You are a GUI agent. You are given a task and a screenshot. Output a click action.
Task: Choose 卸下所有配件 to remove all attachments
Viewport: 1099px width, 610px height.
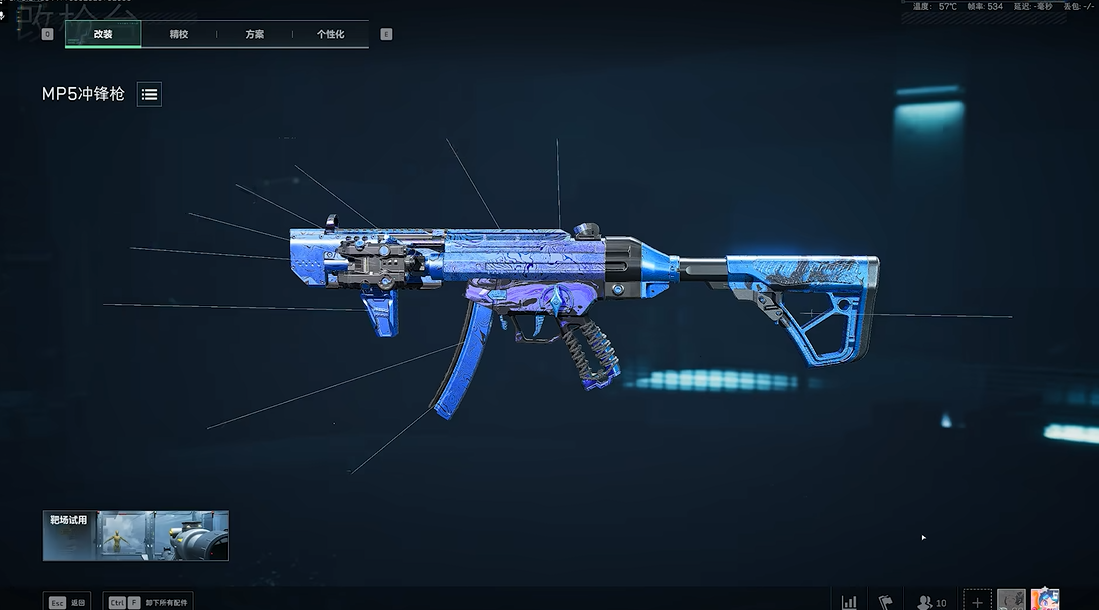click(148, 602)
